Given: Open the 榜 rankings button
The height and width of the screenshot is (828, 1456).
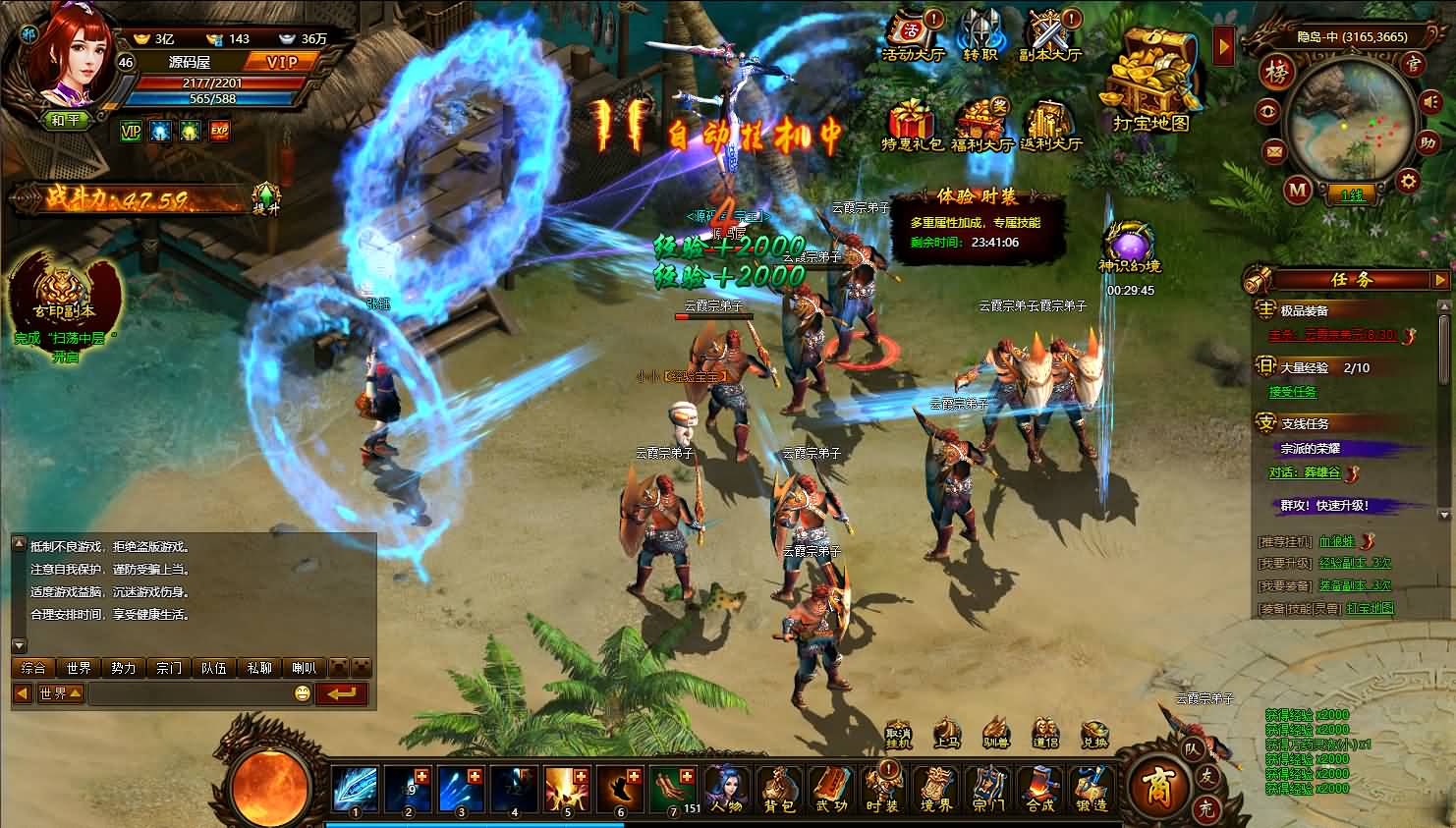Looking at the screenshot, I should (x=1278, y=73).
